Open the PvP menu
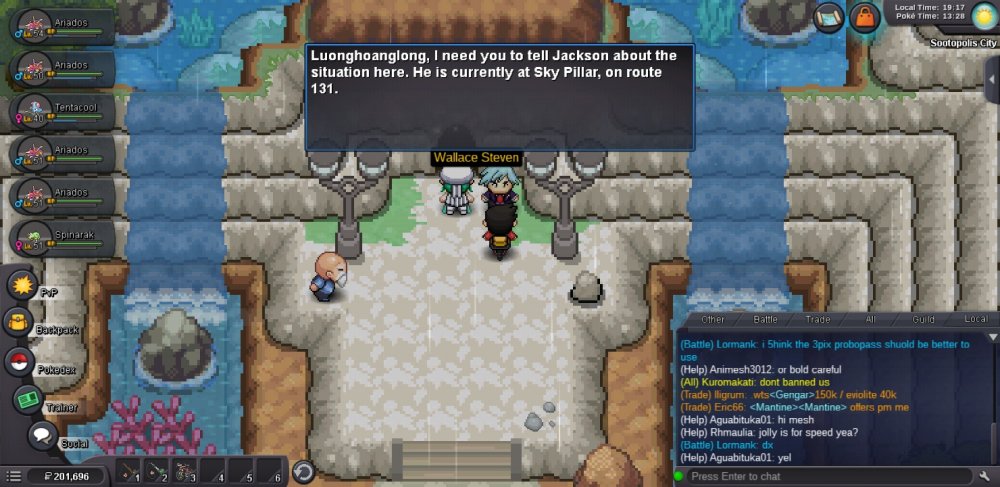 click(x=22, y=285)
